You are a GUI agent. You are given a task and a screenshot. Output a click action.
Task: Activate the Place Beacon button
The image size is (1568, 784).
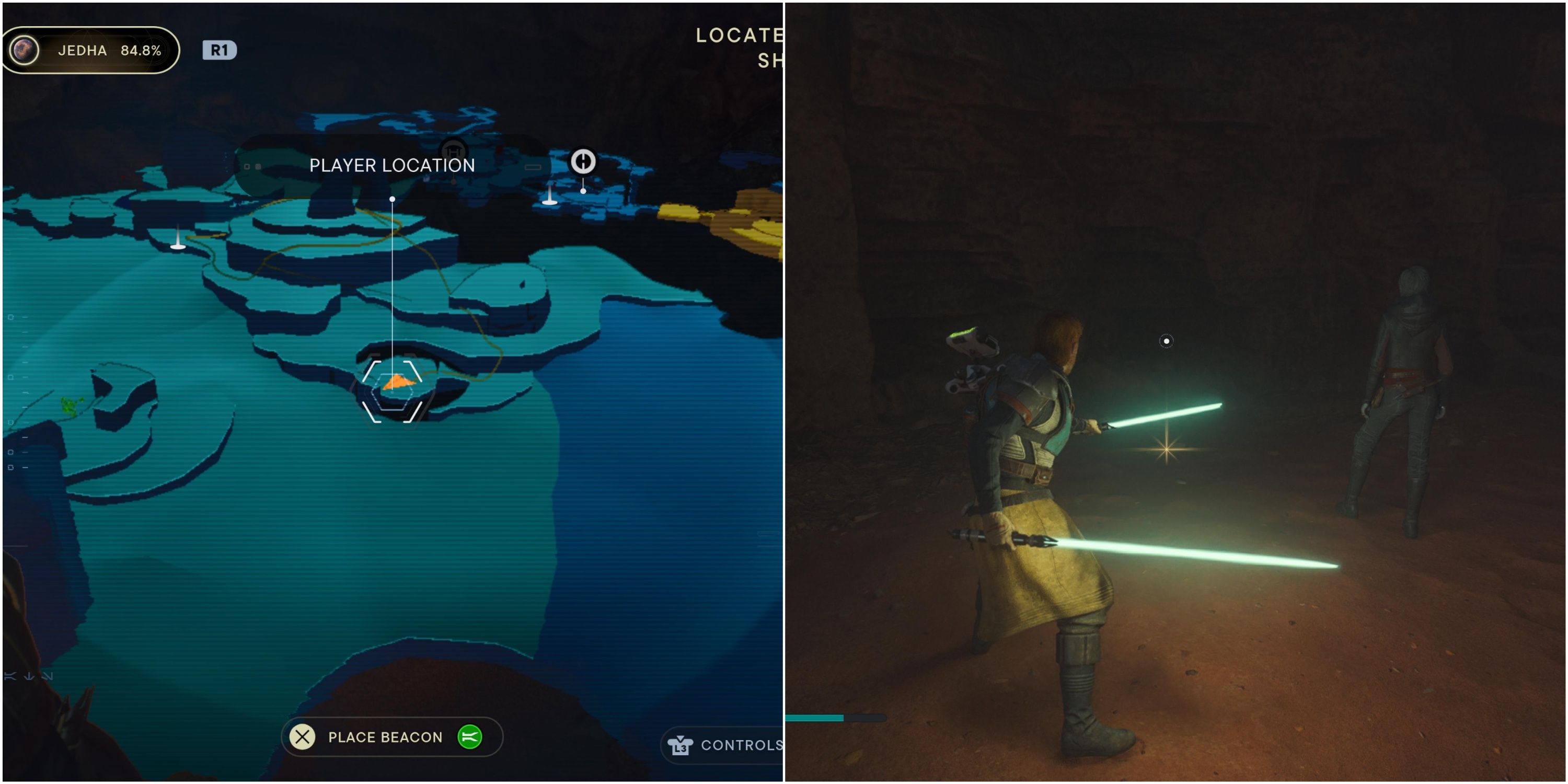point(385,737)
